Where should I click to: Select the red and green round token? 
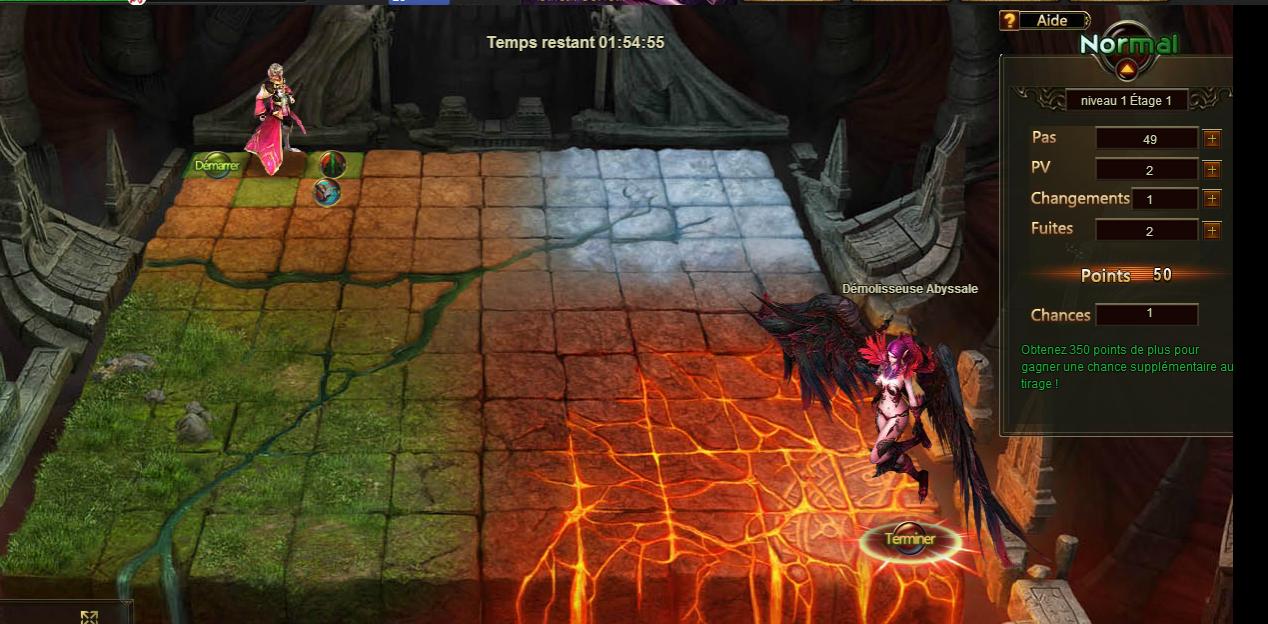point(332,163)
